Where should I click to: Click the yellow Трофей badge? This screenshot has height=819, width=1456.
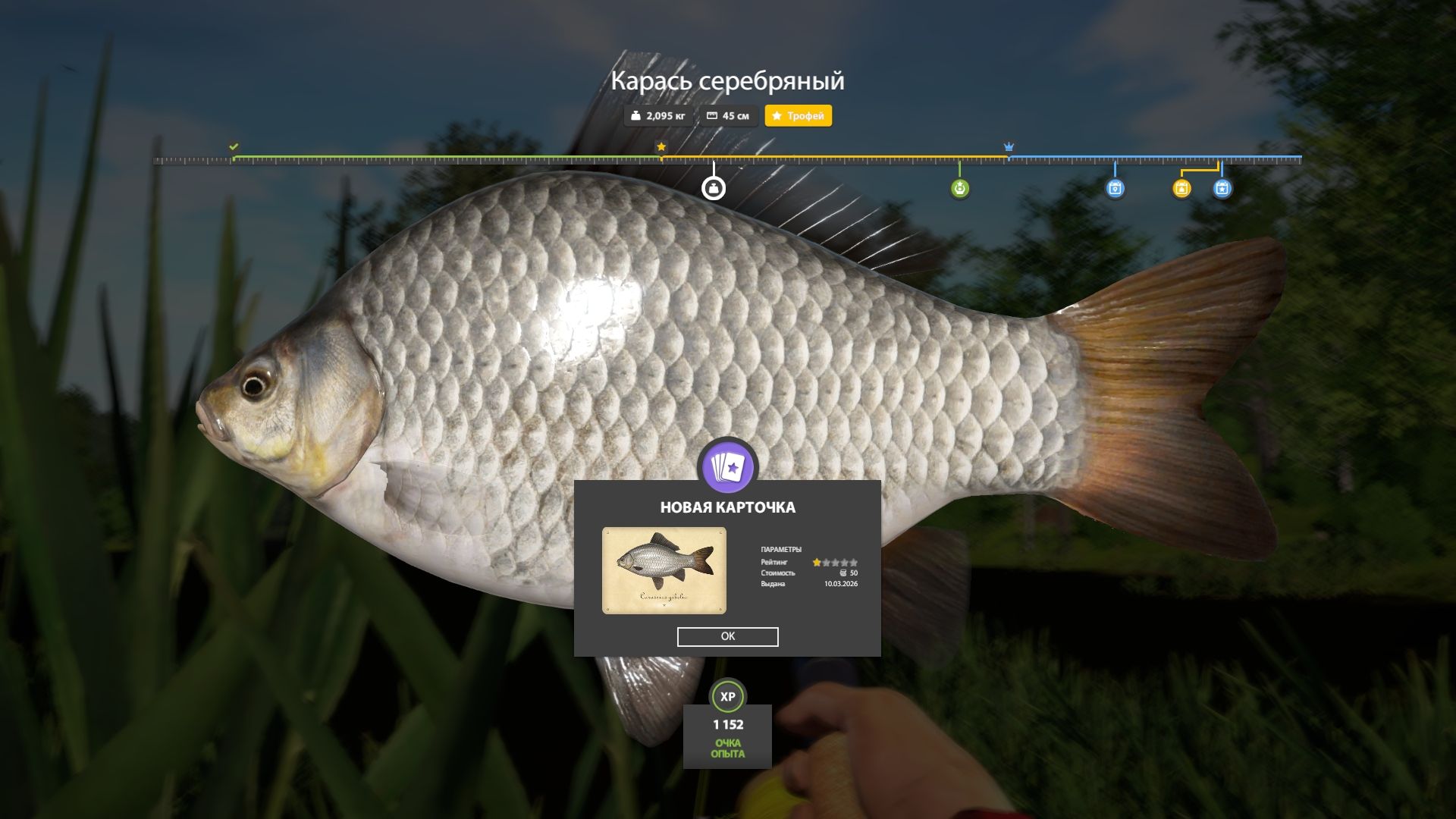[798, 116]
